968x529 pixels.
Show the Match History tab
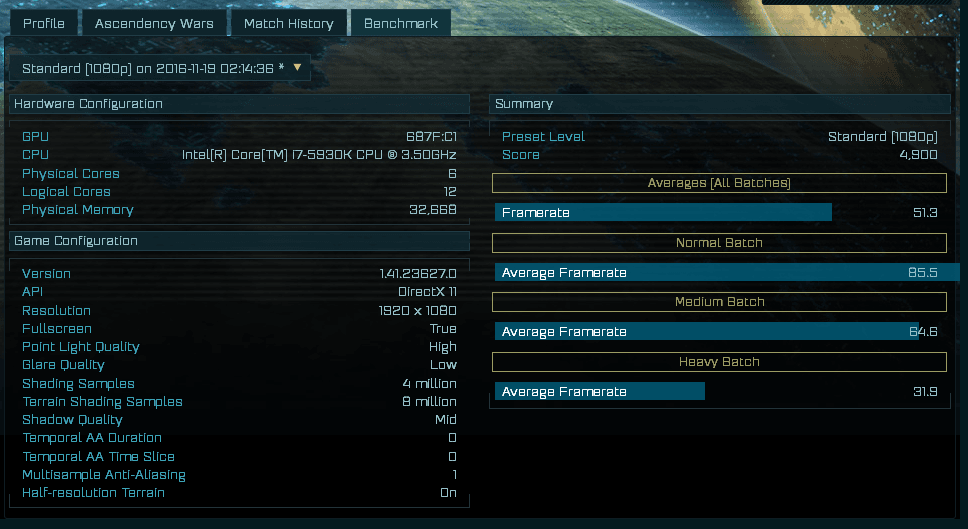point(289,23)
